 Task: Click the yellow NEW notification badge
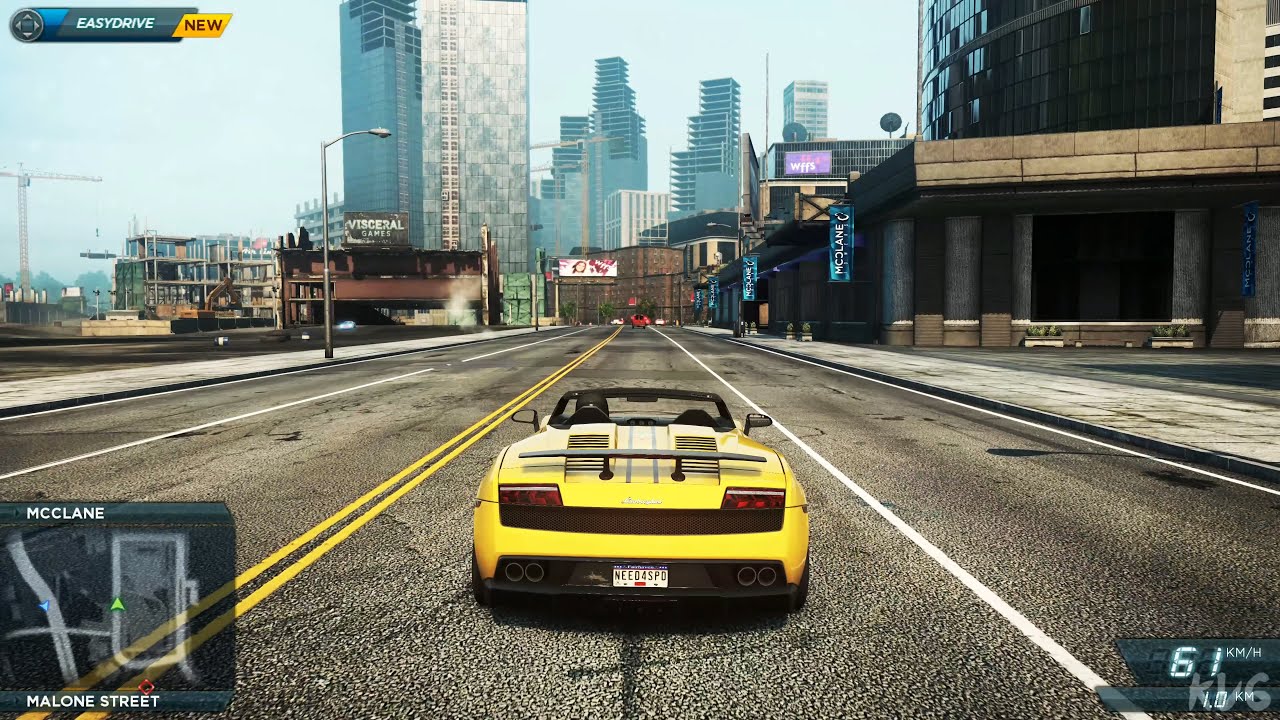[x=200, y=27]
